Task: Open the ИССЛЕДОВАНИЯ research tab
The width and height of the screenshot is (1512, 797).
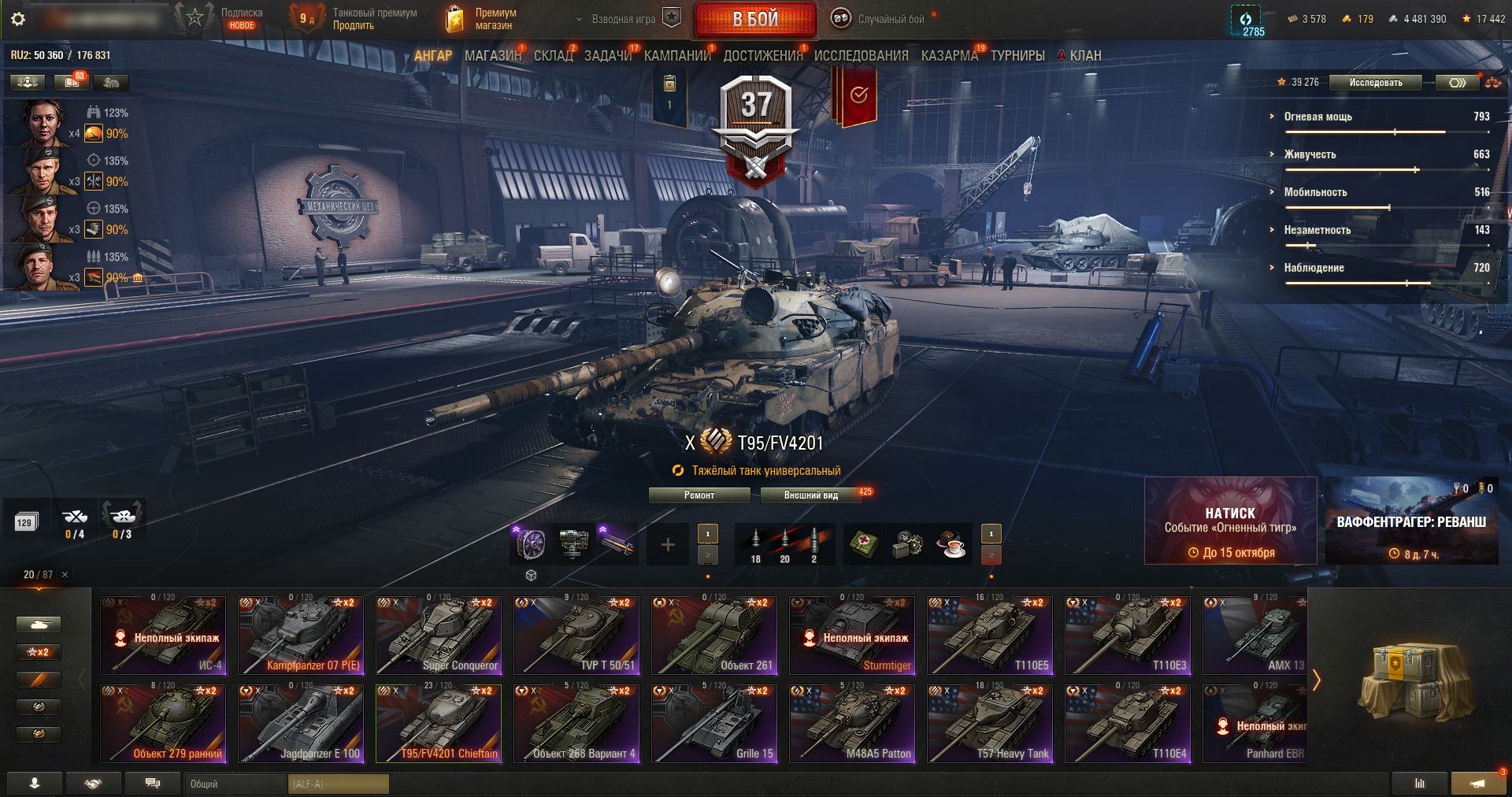Action: tap(861, 56)
